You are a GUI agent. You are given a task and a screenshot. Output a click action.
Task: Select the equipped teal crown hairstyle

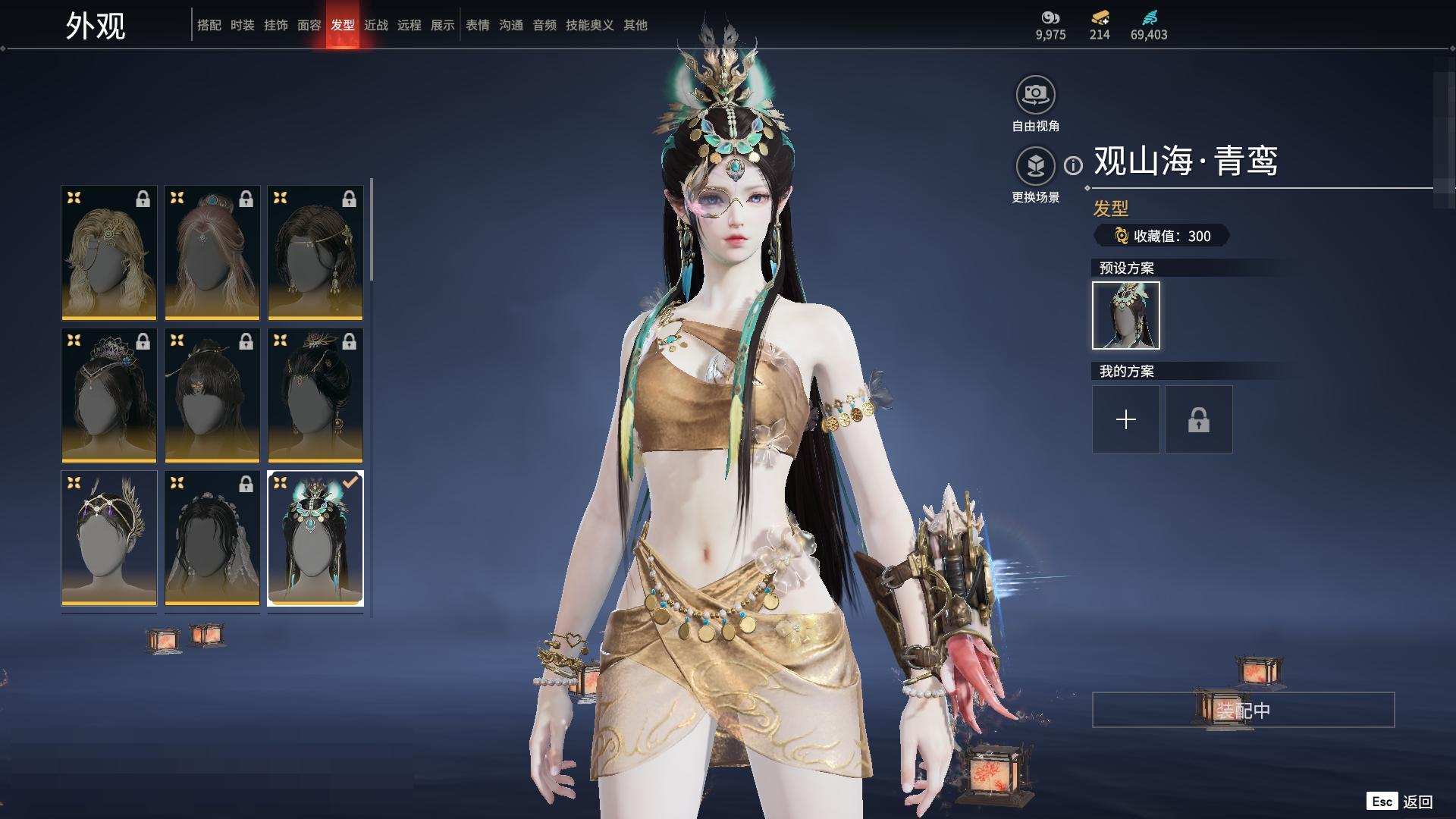(x=315, y=538)
